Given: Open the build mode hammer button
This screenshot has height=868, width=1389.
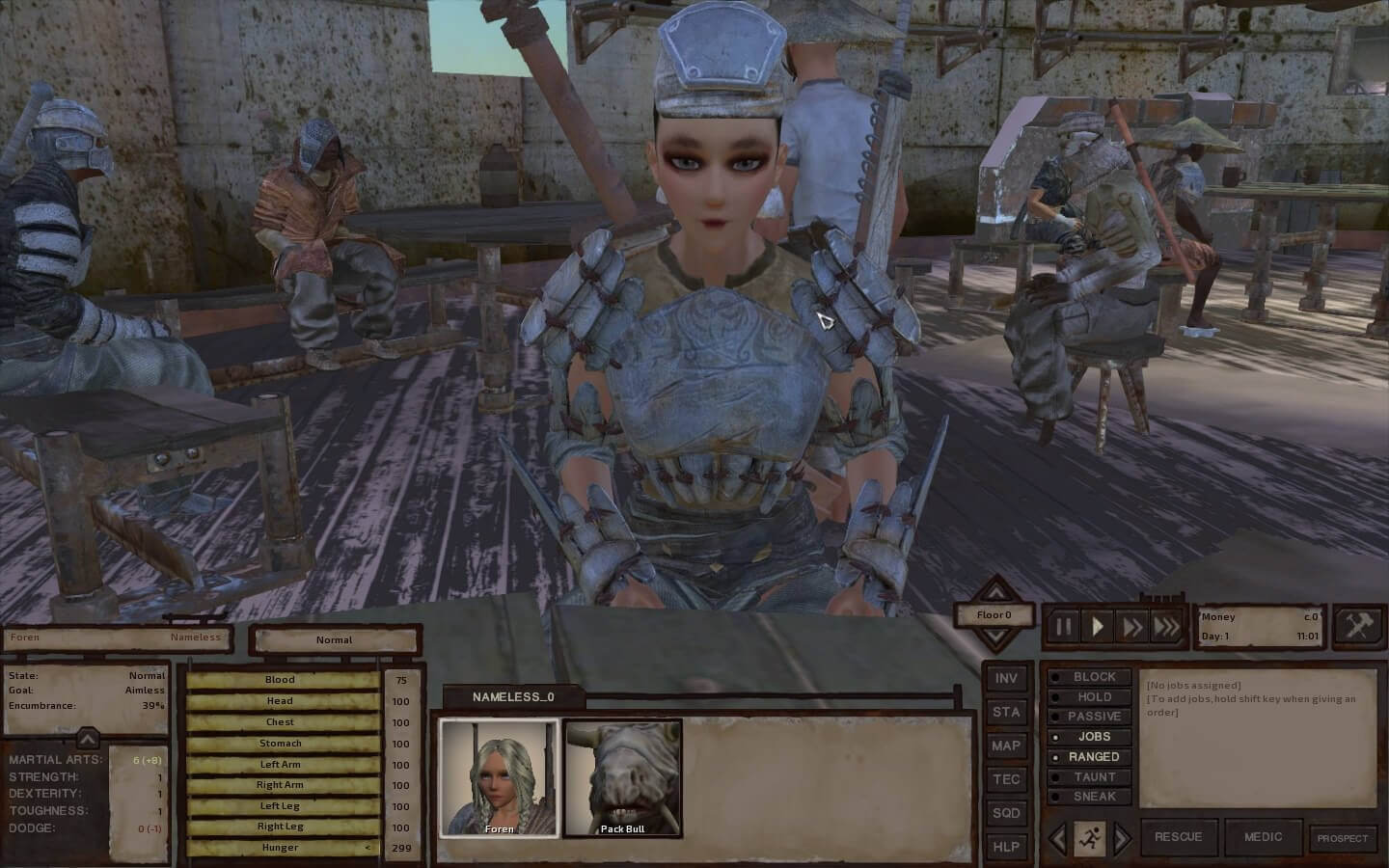Looking at the screenshot, I should (1358, 627).
